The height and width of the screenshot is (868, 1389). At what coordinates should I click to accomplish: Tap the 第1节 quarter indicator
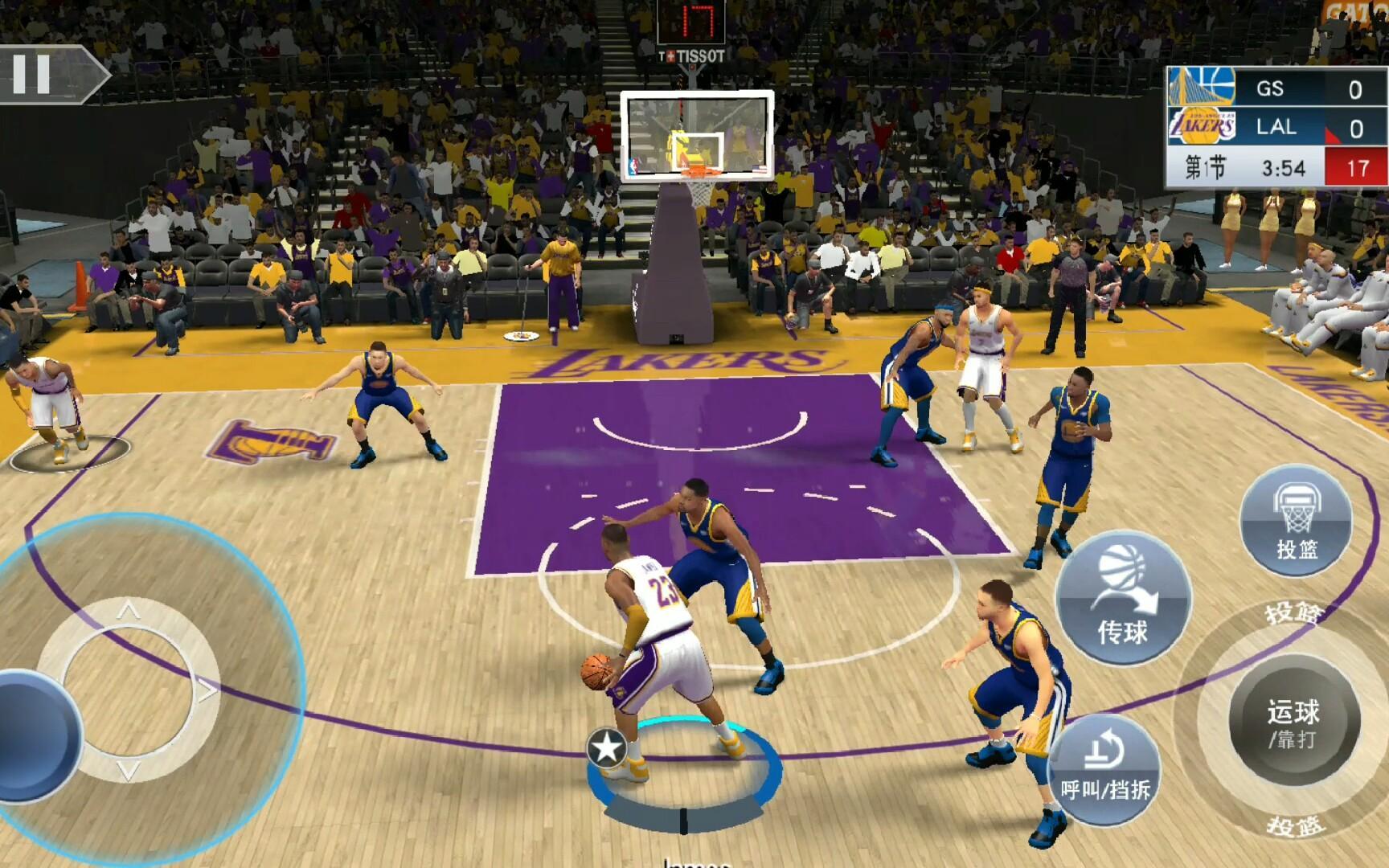tap(1206, 166)
